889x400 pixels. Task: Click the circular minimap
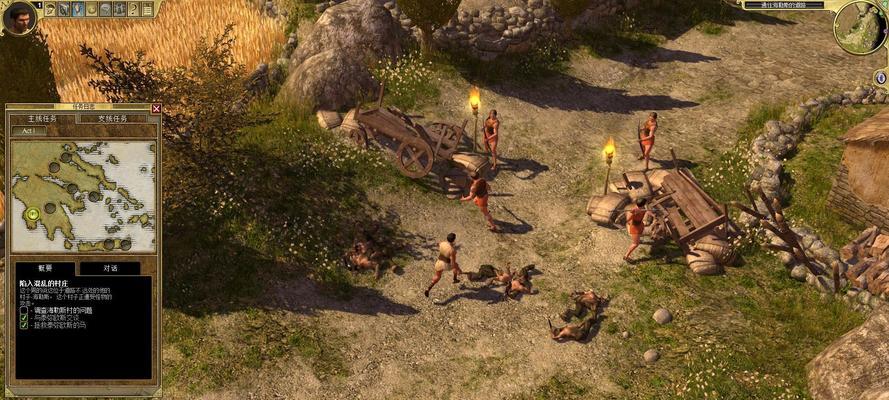(859, 27)
